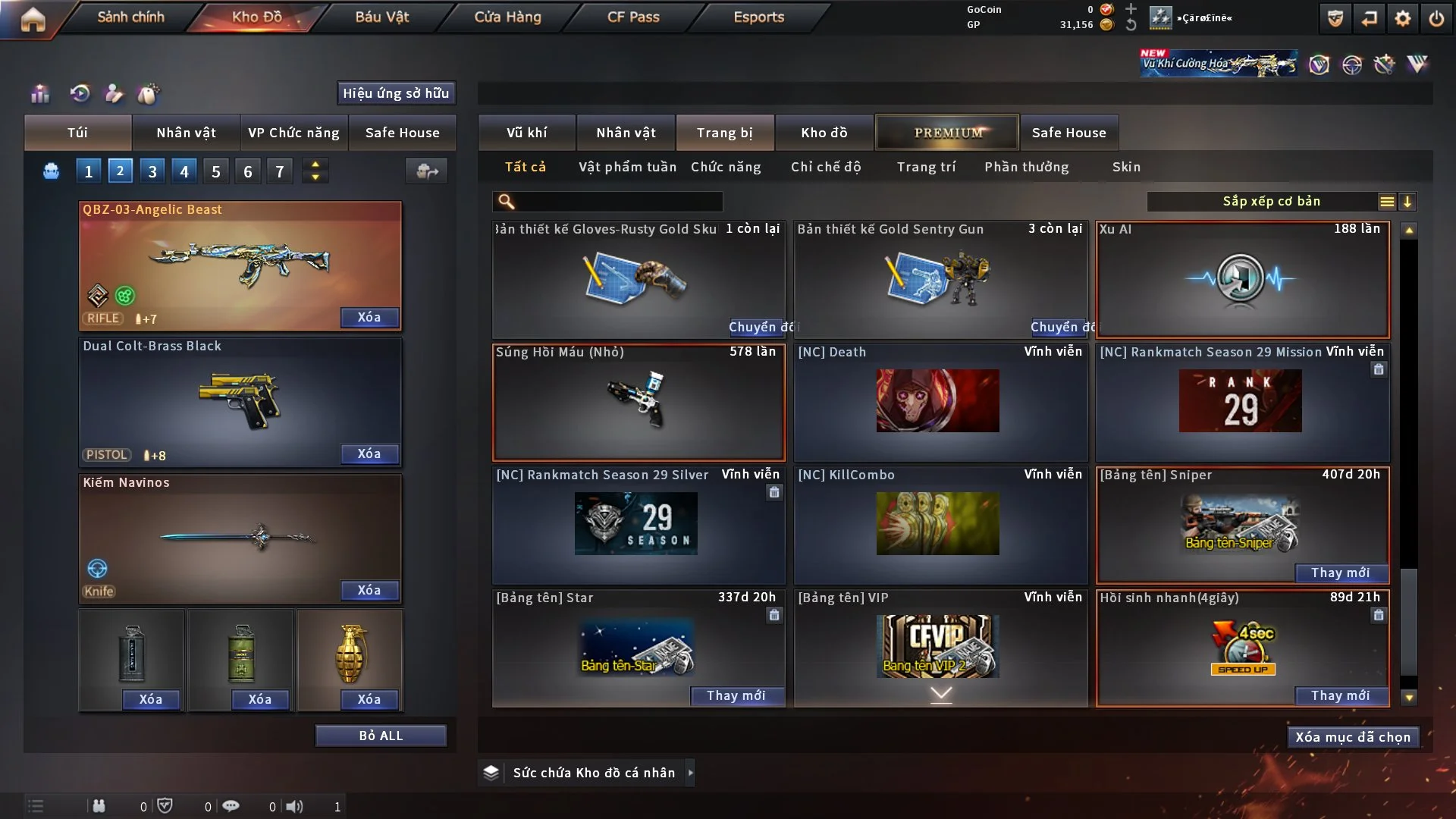Go to the Sảnh chính lobby
Image resolution: width=1456 pixels, height=819 pixels.
[130, 17]
